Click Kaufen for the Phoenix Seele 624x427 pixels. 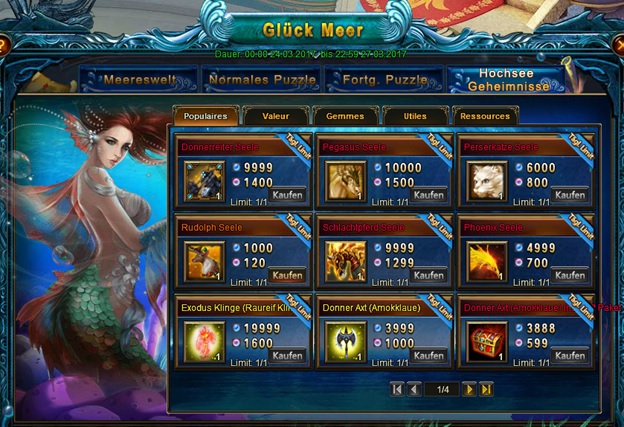coord(570,276)
